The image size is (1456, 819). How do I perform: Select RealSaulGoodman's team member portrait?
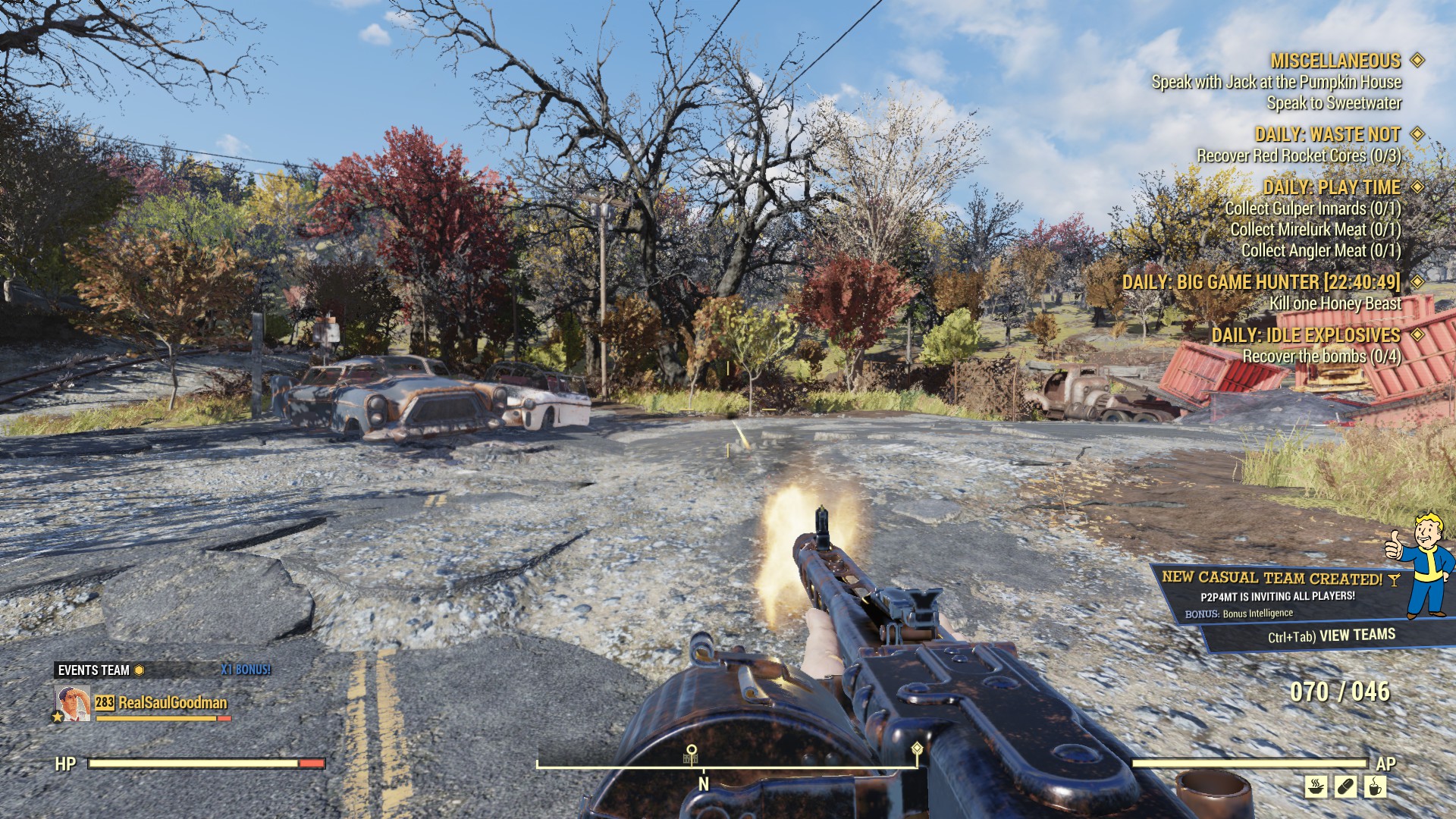(73, 703)
